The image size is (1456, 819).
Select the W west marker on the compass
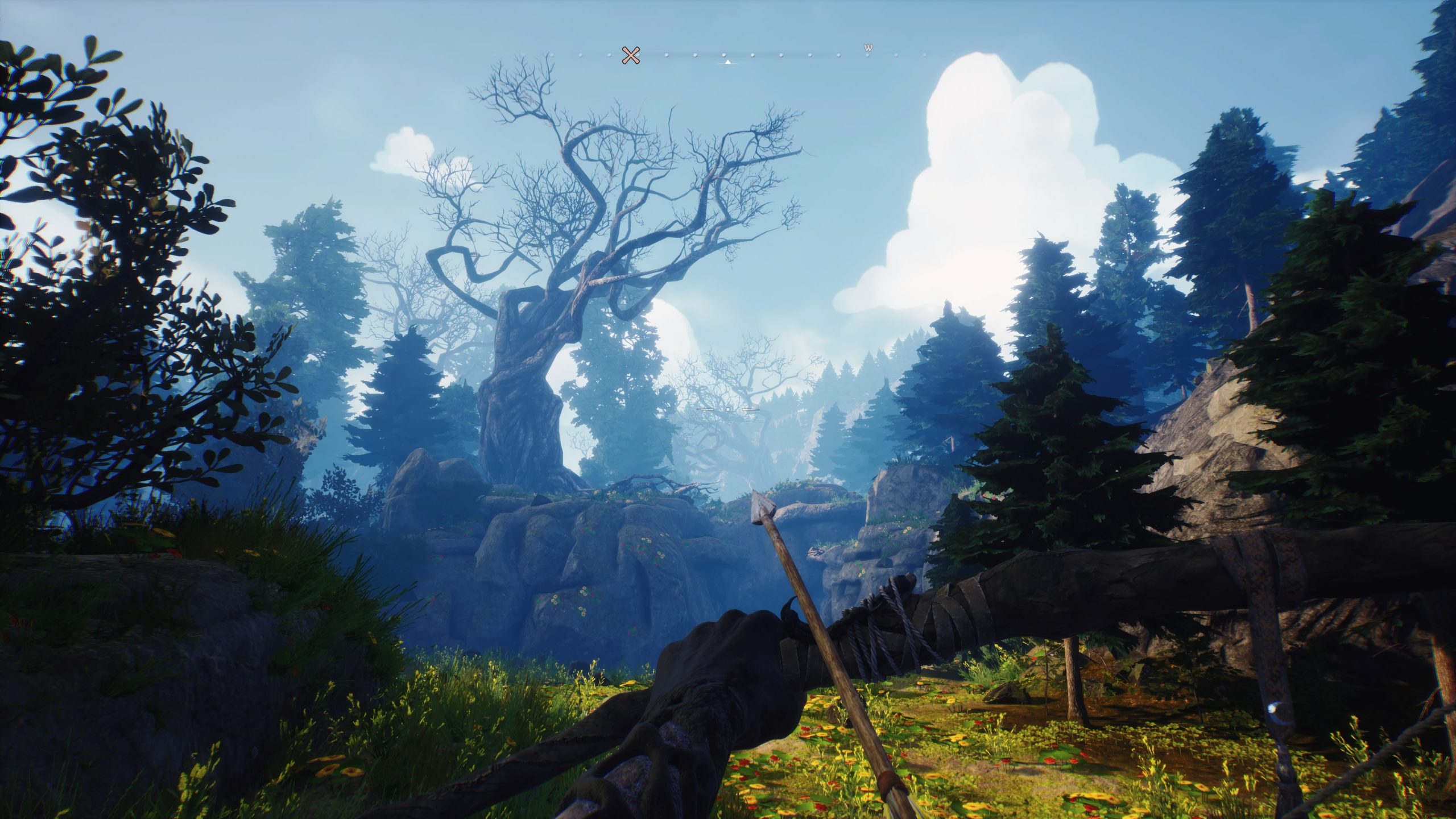[x=868, y=48]
